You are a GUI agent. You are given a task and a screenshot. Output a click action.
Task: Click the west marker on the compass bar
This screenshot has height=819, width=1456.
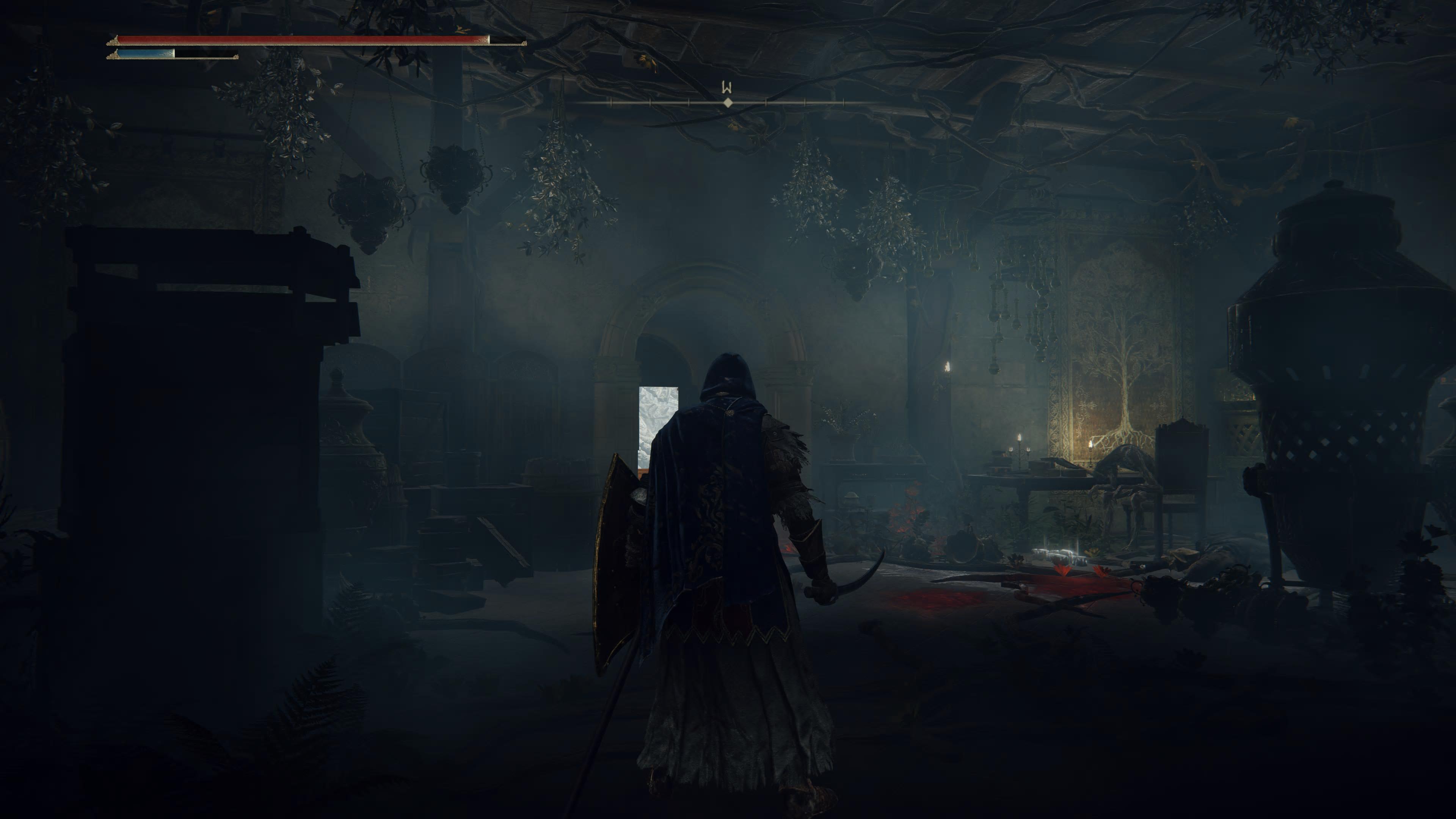[727, 88]
